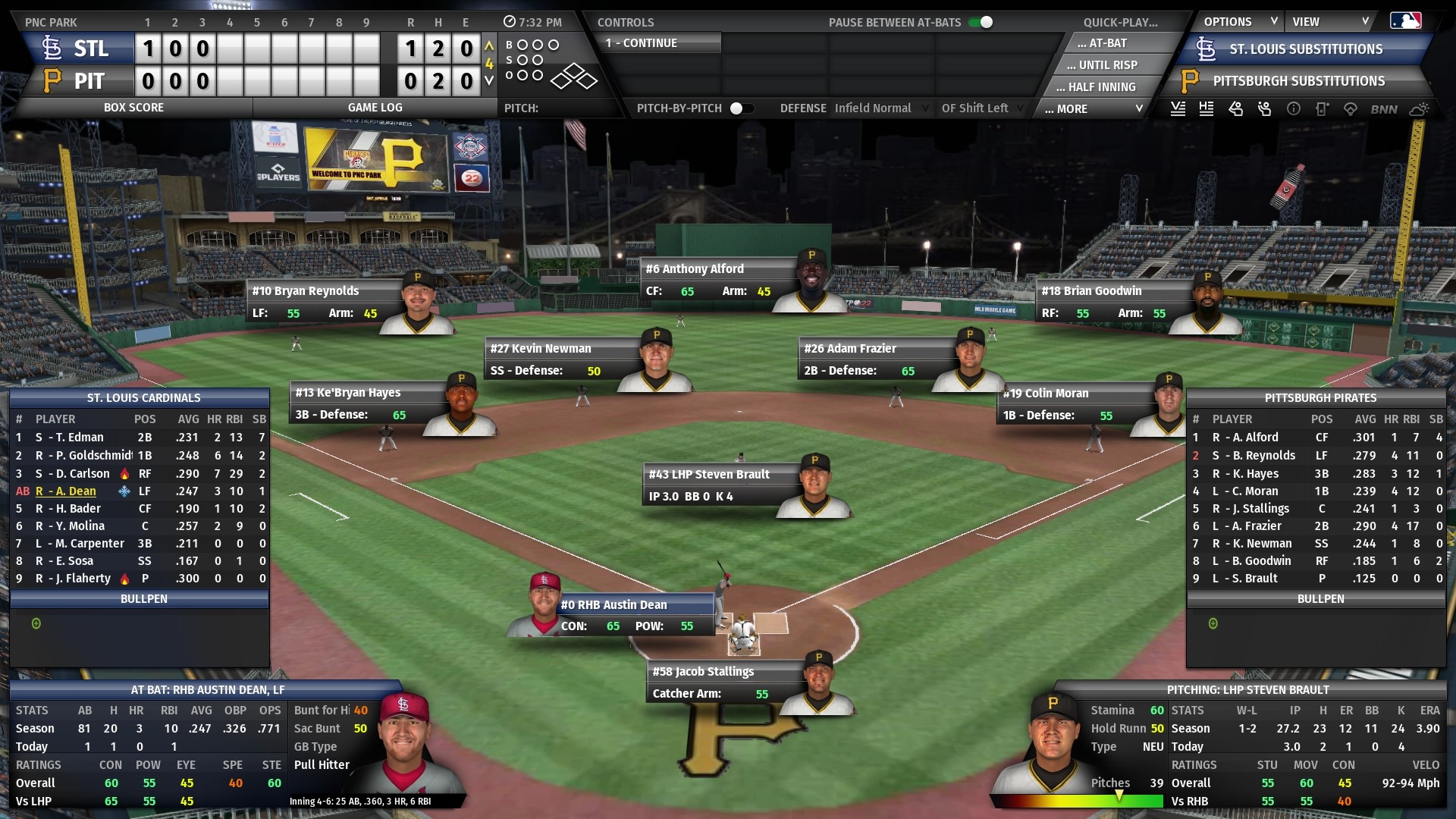The image size is (1456, 819).
Task: Check the weather via the cloud icon
Action: (x=1420, y=108)
